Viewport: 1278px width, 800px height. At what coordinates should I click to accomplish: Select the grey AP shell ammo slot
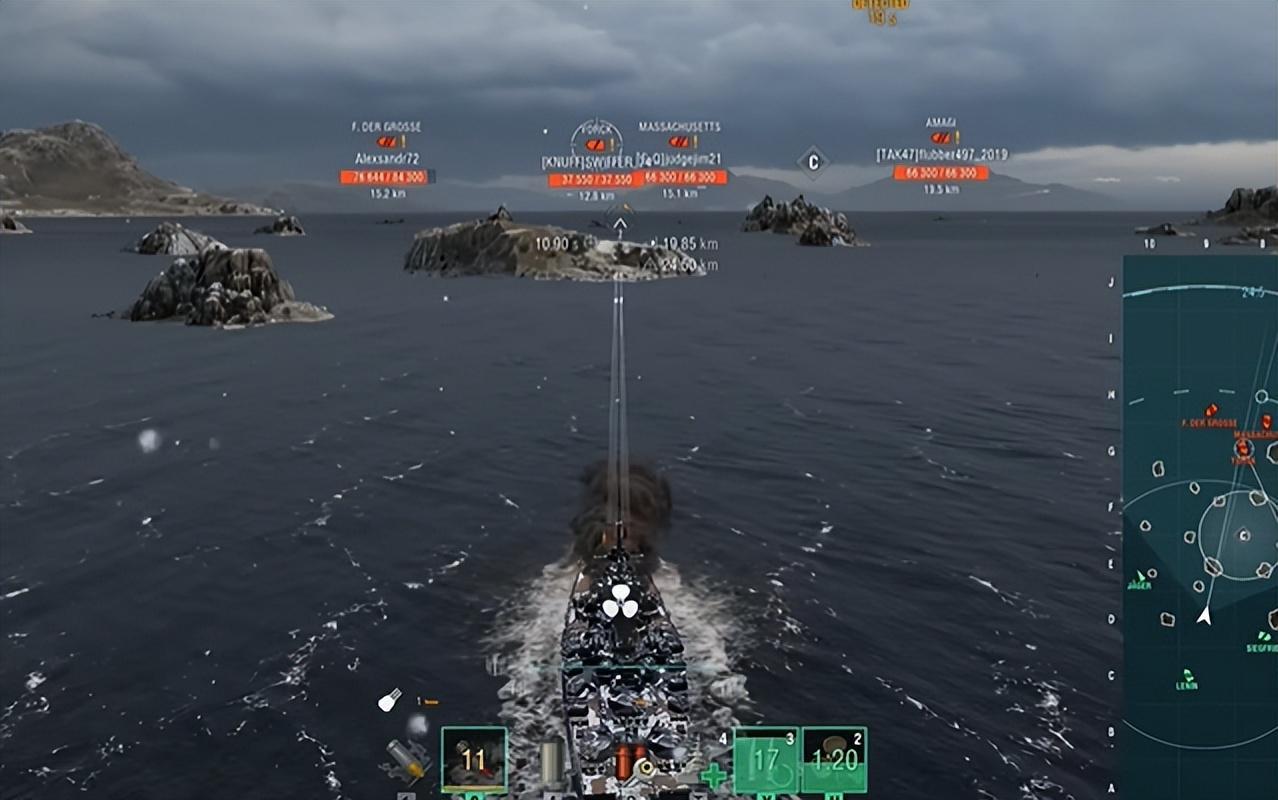pyautogui.click(x=552, y=760)
